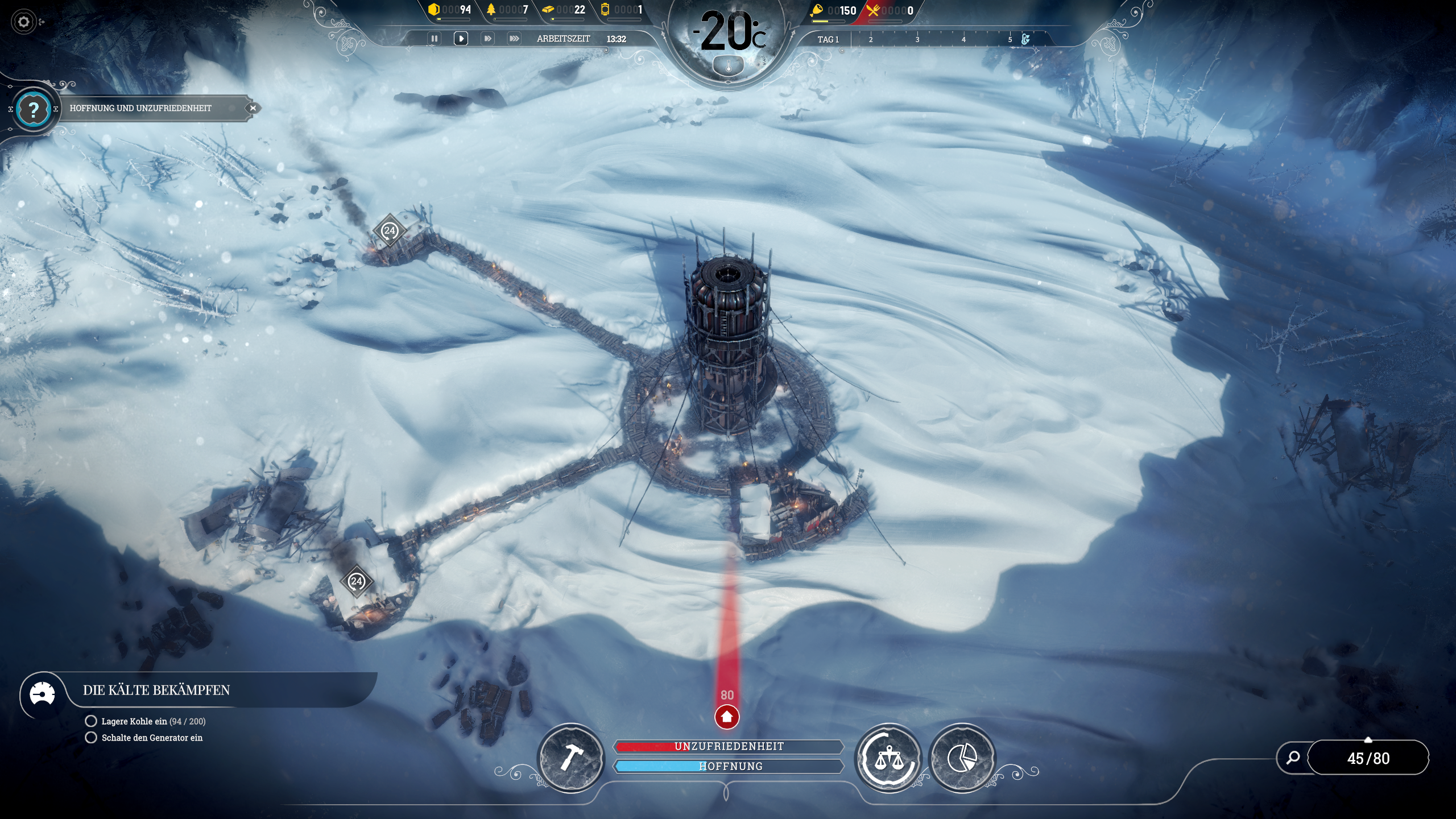Screen dimensions: 1456x819
Task: Click the wood resource icon
Action: [491, 10]
